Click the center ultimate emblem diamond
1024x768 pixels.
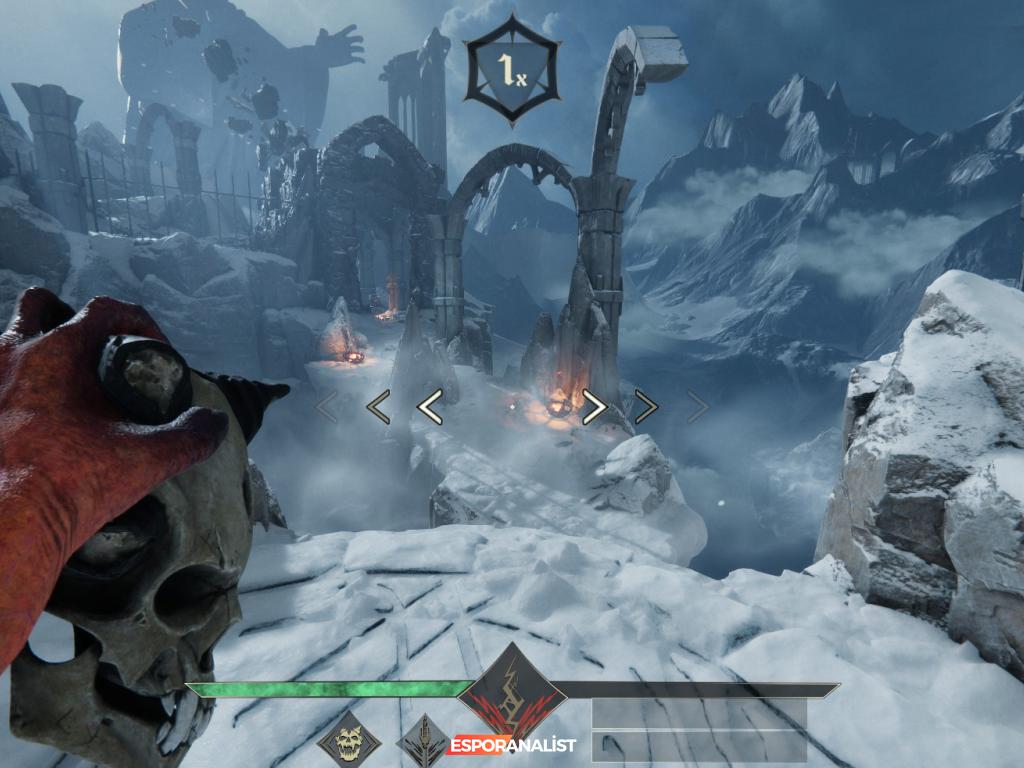click(512, 692)
